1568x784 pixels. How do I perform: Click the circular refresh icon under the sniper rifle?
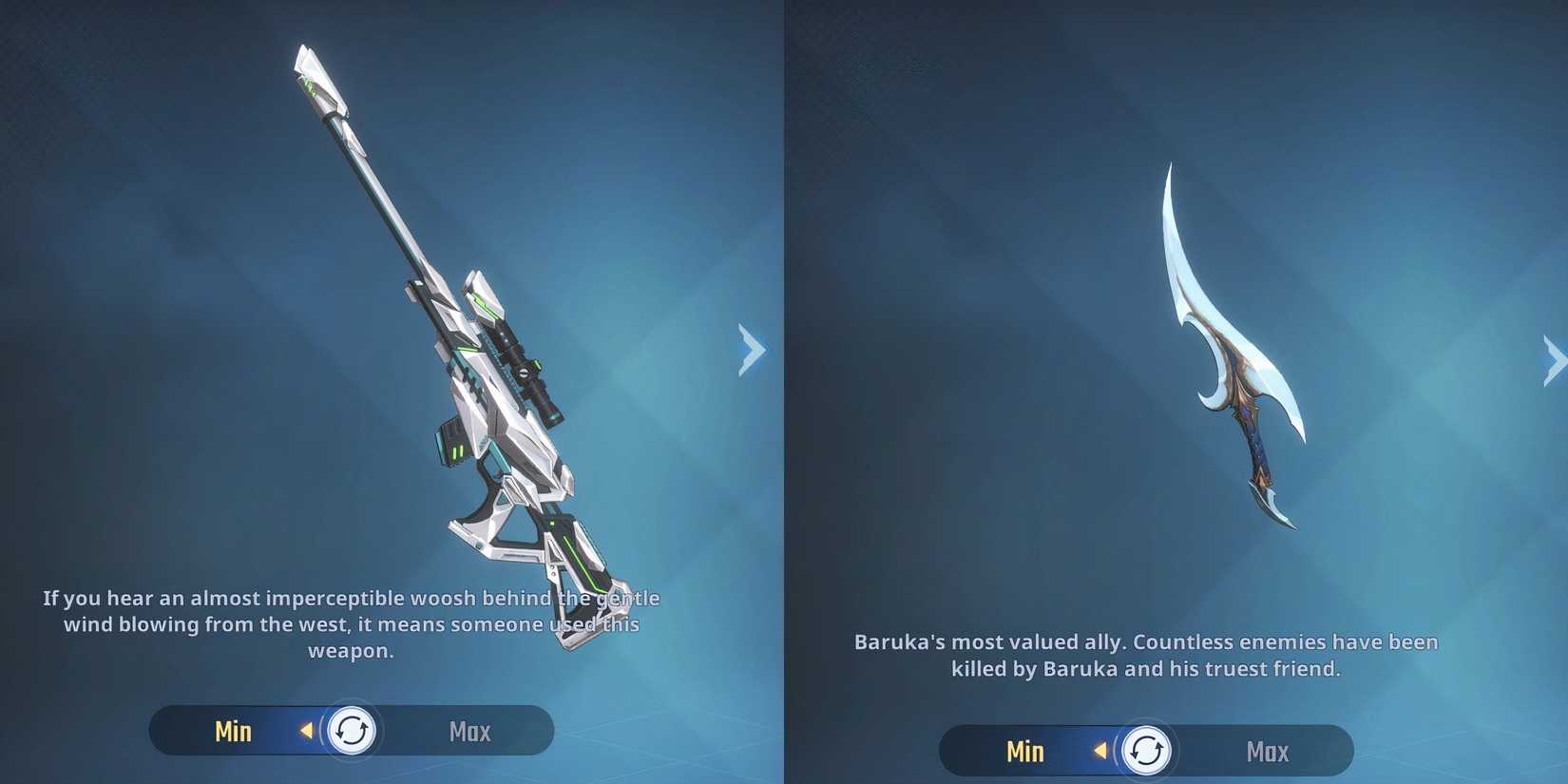(352, 731)
